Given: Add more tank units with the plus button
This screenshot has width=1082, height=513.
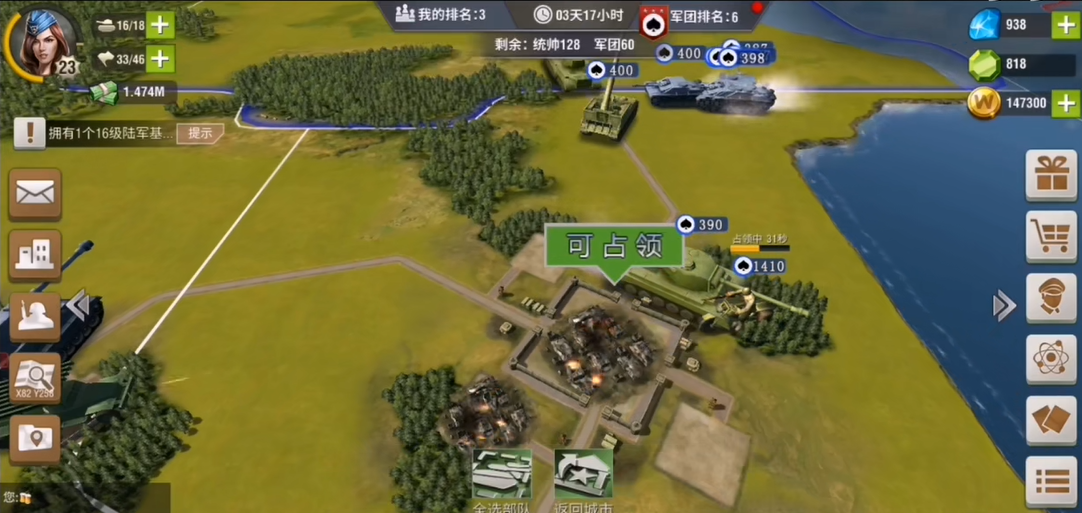Looking at the screenshot, I should [x=160, y=25].
